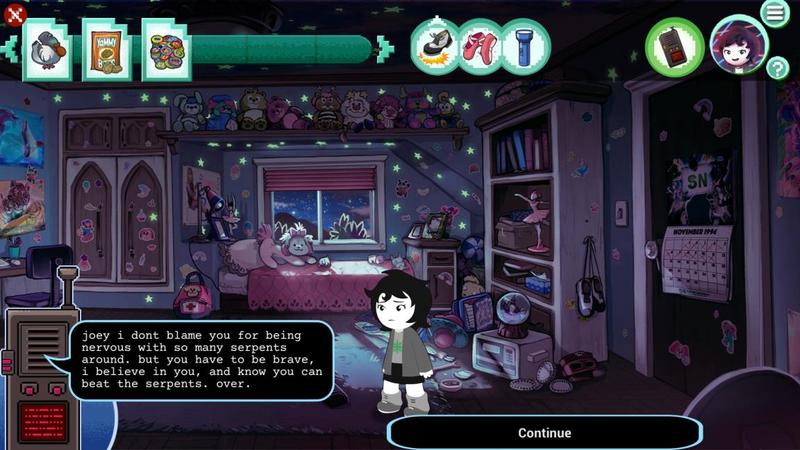Choose the Yummy bag inventory card
This screenshot has width=800, height=450.
click(x=106, y=48)
